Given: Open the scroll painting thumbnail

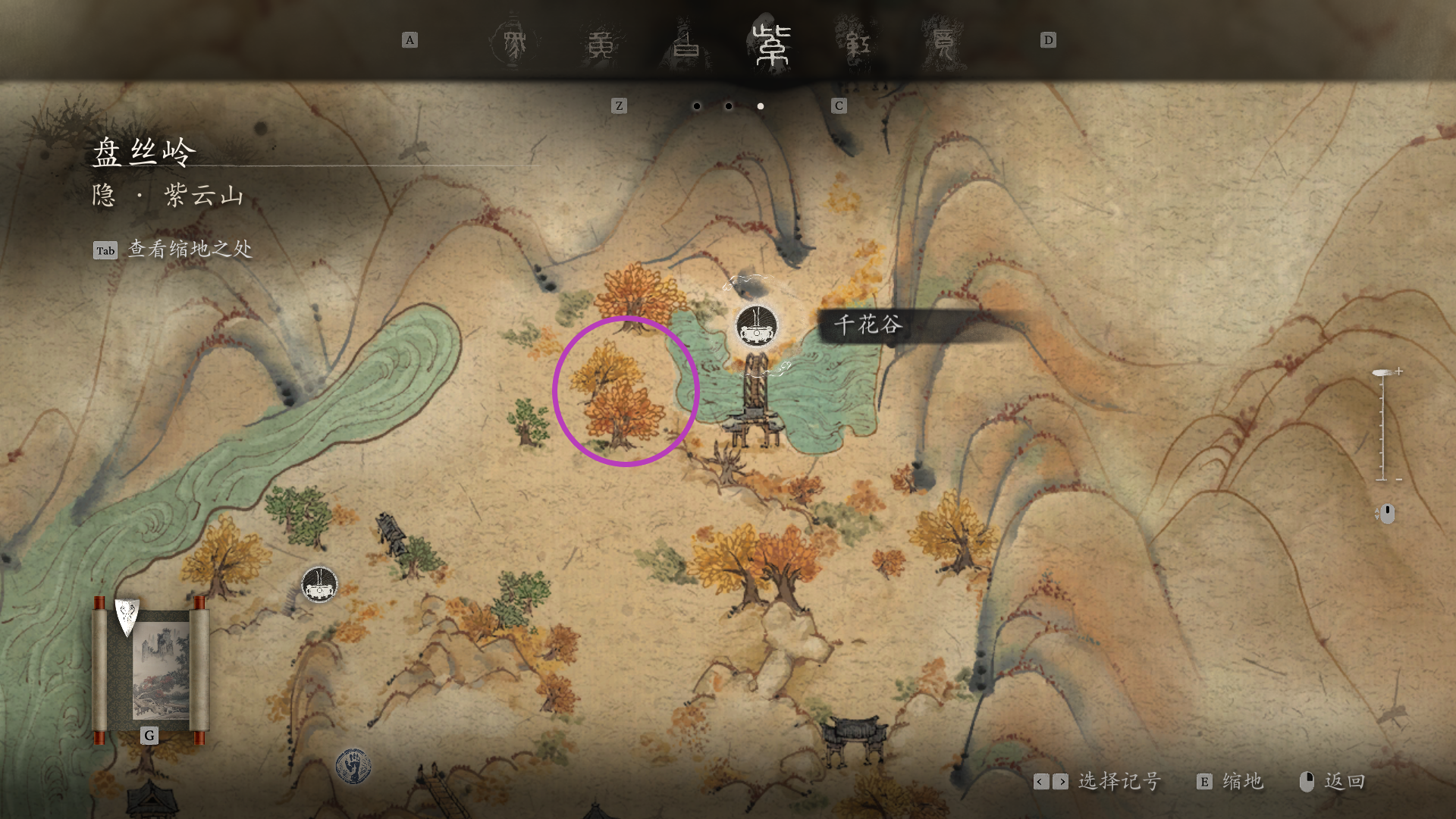Looking at the screenshot, I should (151, 669).
